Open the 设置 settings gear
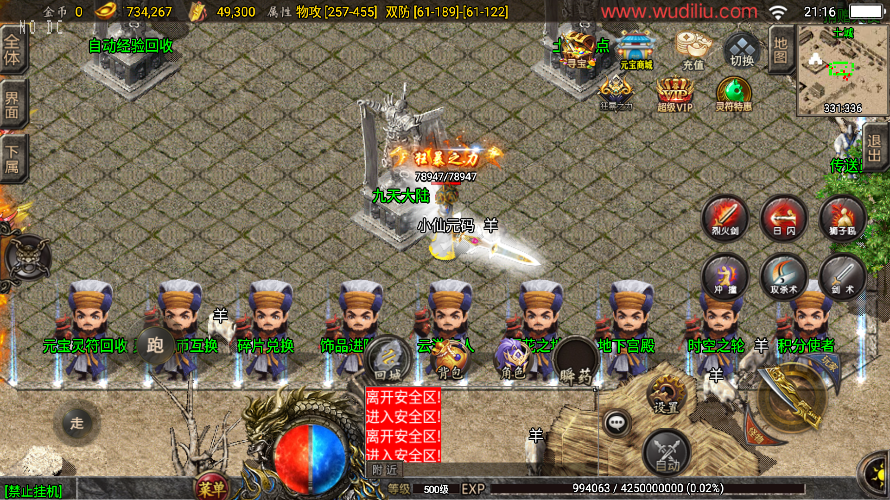Viewport: 890px width, 500px height. 666,393
